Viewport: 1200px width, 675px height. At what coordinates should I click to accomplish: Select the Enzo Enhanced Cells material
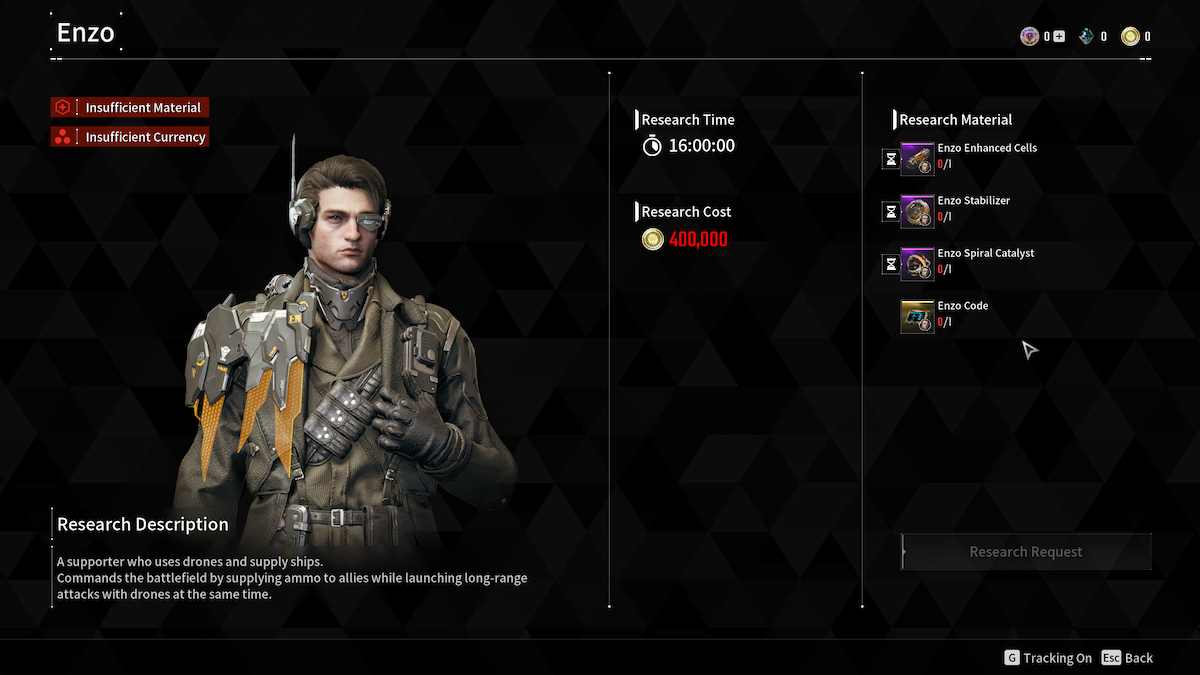tap(917, 158)
